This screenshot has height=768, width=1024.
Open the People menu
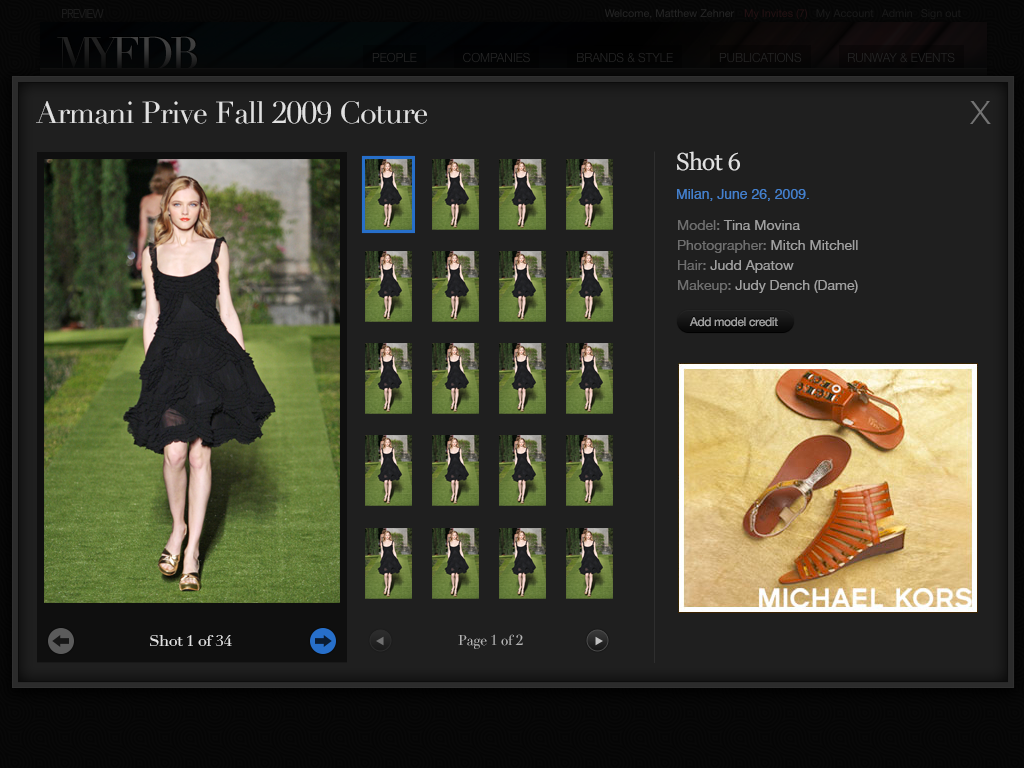coord(394,58)
